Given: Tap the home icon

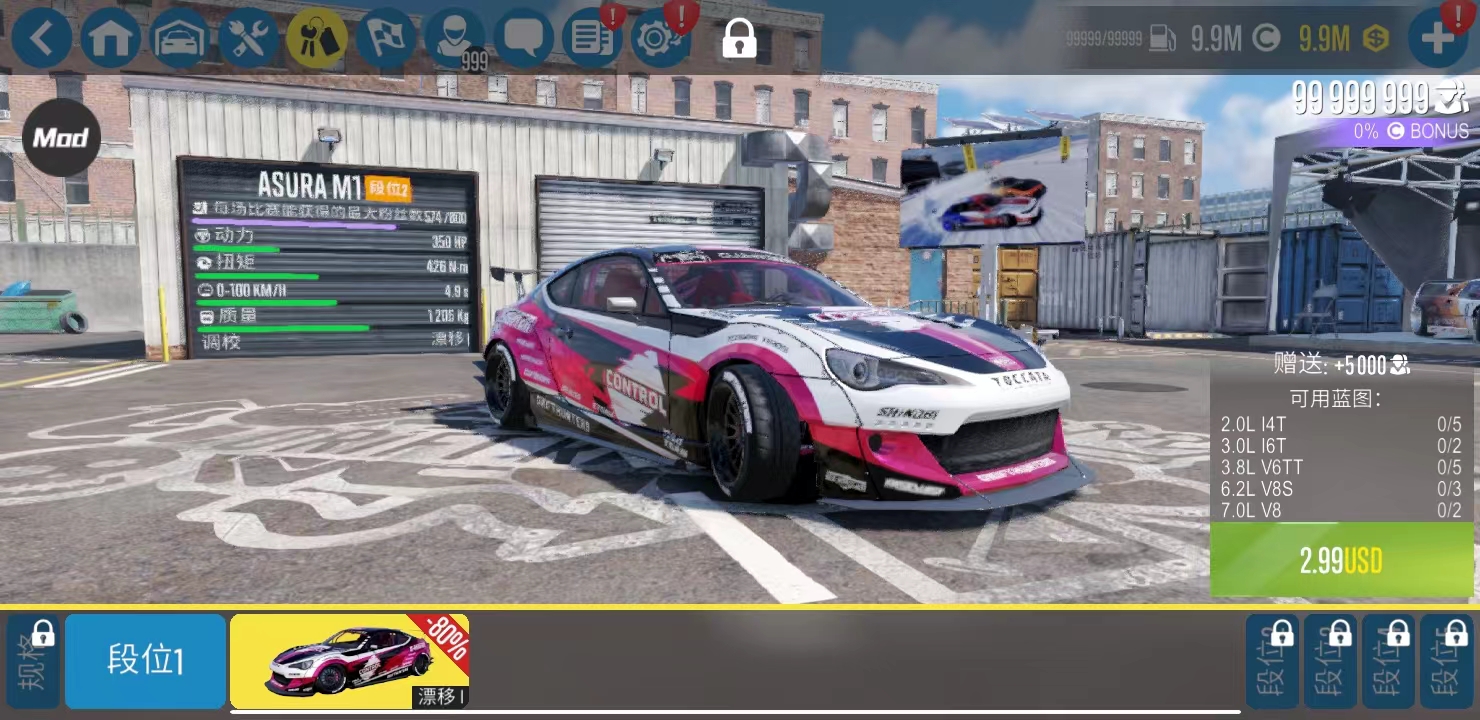Looking at the screenshot, I should [x=111, y=37].
